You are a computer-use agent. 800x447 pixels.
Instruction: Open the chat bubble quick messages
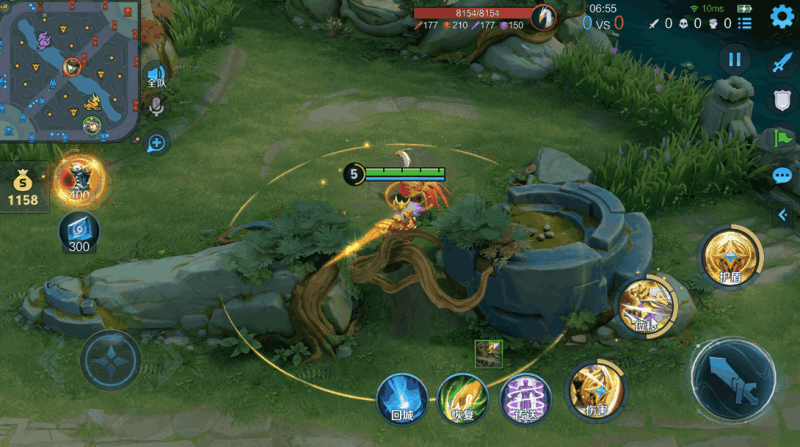click(782, 176)
